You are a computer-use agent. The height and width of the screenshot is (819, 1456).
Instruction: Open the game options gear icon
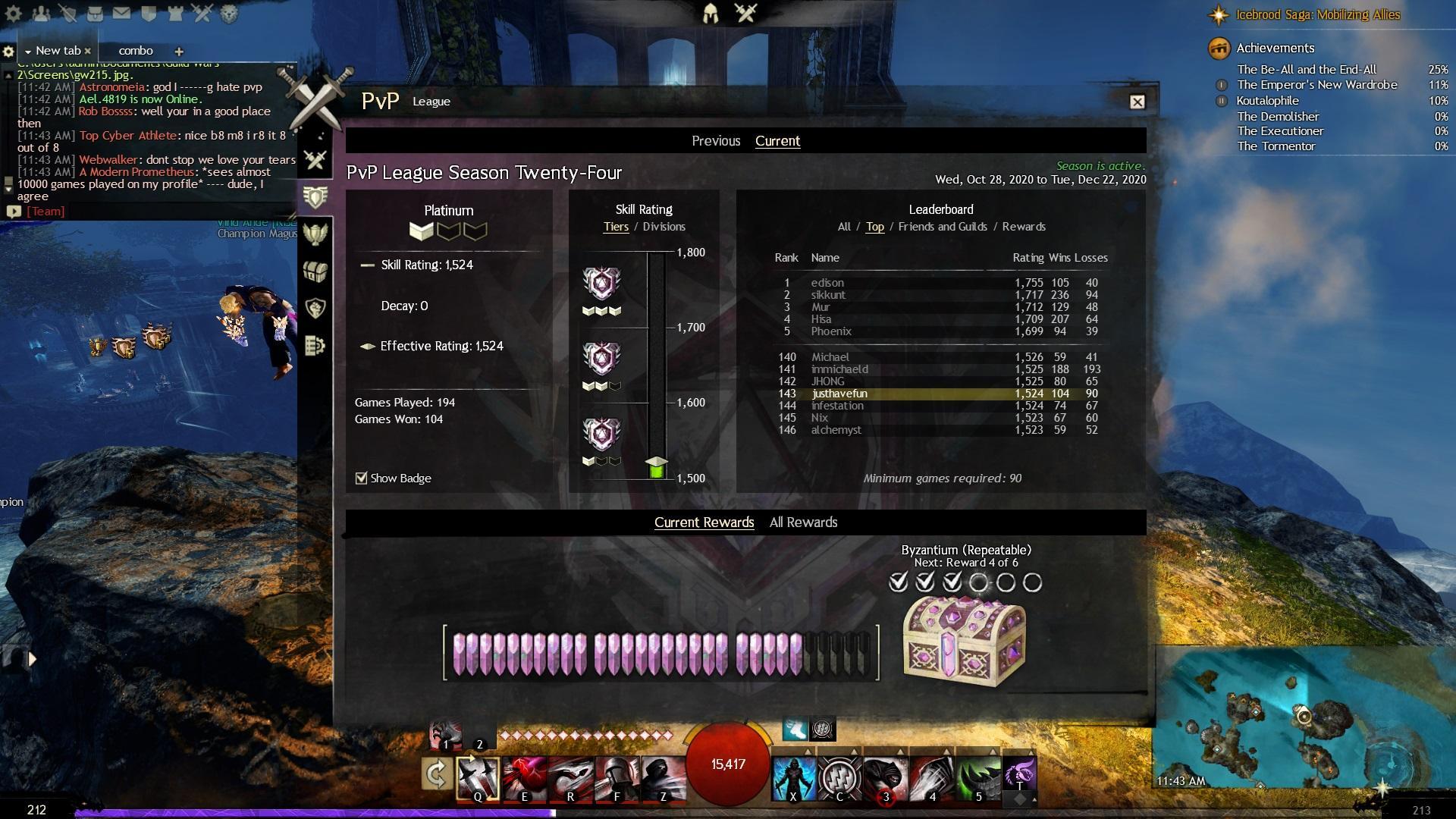(x=12, y=13)
